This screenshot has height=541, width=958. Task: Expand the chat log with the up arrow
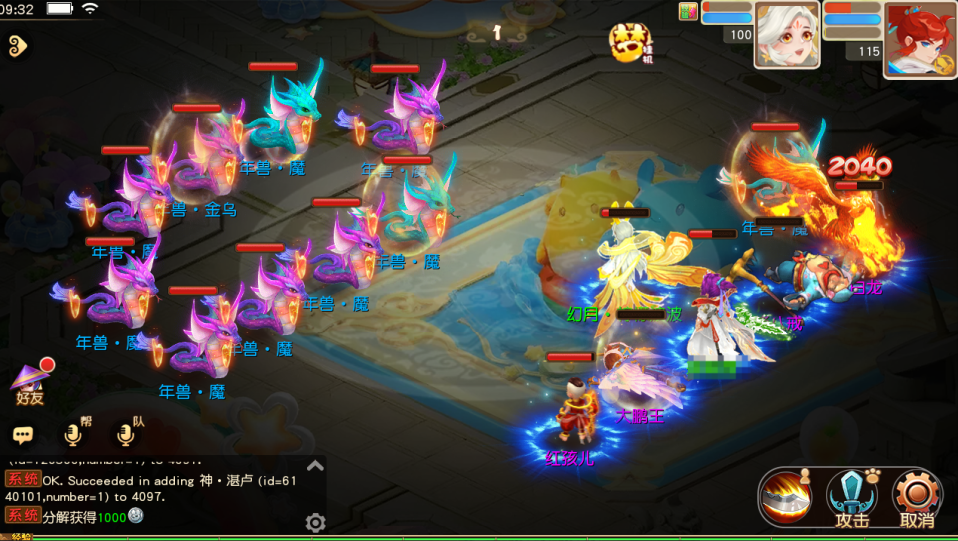tap(315, 466)
